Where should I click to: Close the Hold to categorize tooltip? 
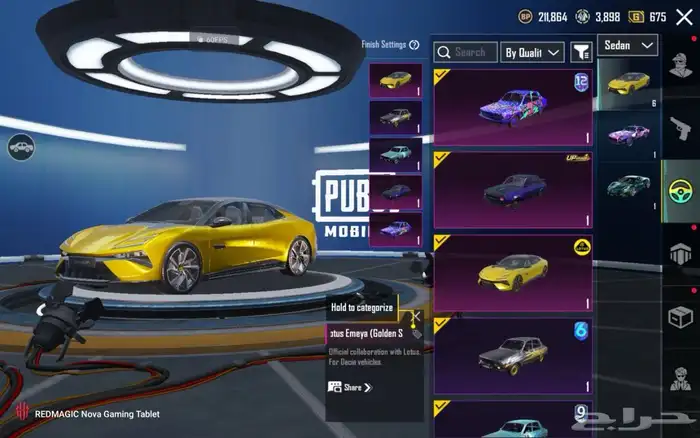click(x=416, y=316)
